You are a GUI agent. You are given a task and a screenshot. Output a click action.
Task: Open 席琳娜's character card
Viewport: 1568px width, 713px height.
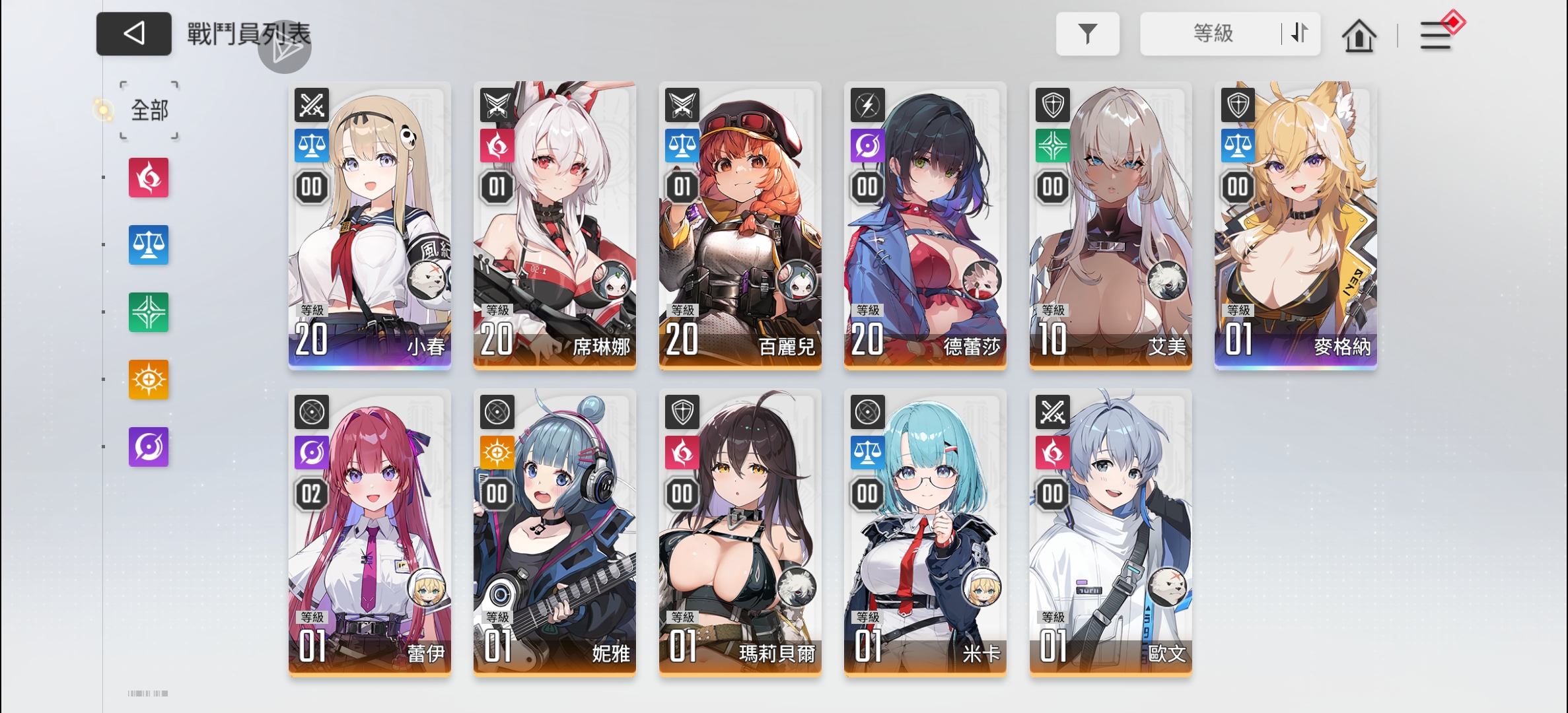point(555,224)
